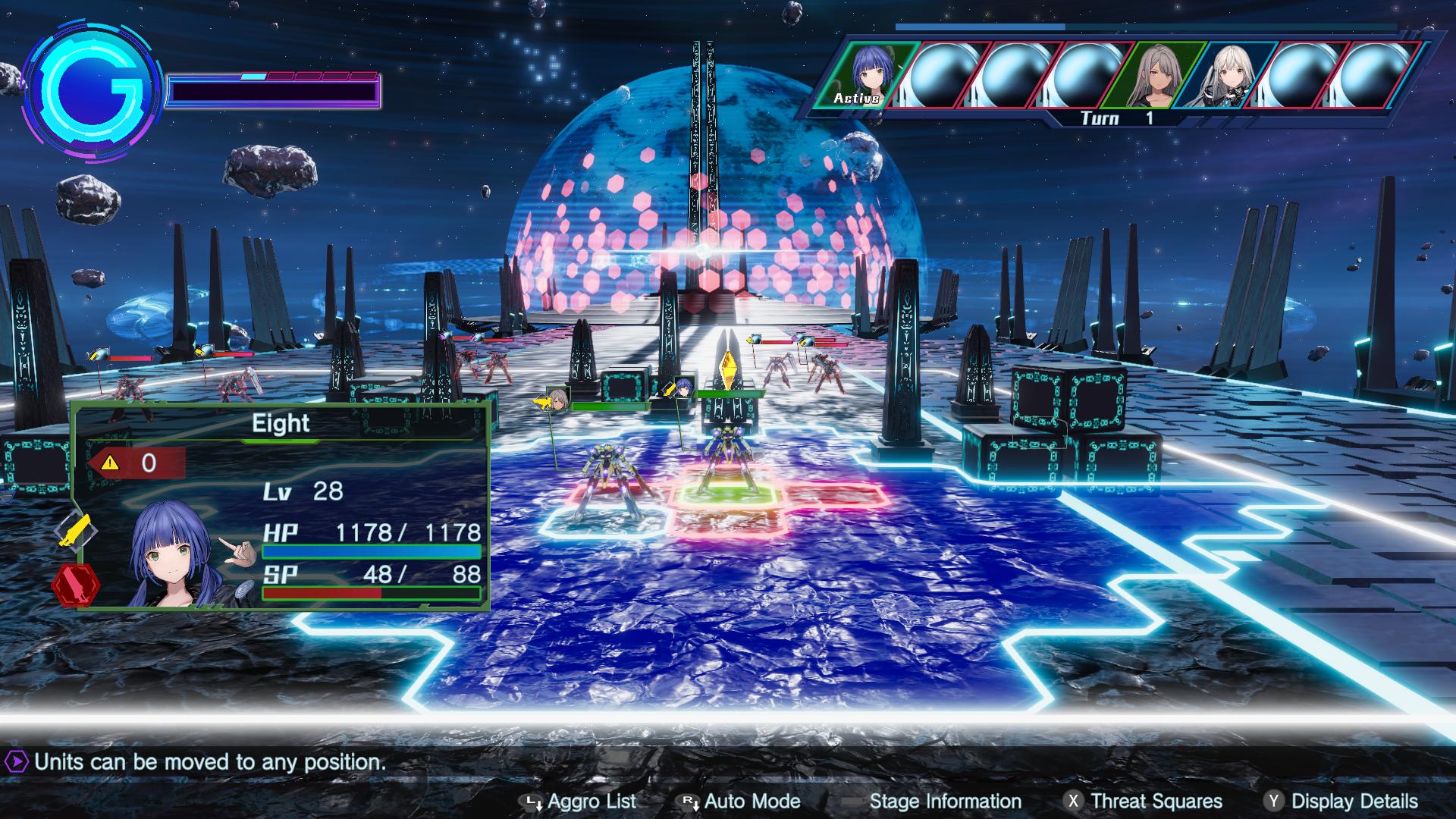Toggle Display Details
This screenshot has height=819, width=1456.
[1355, 802]
